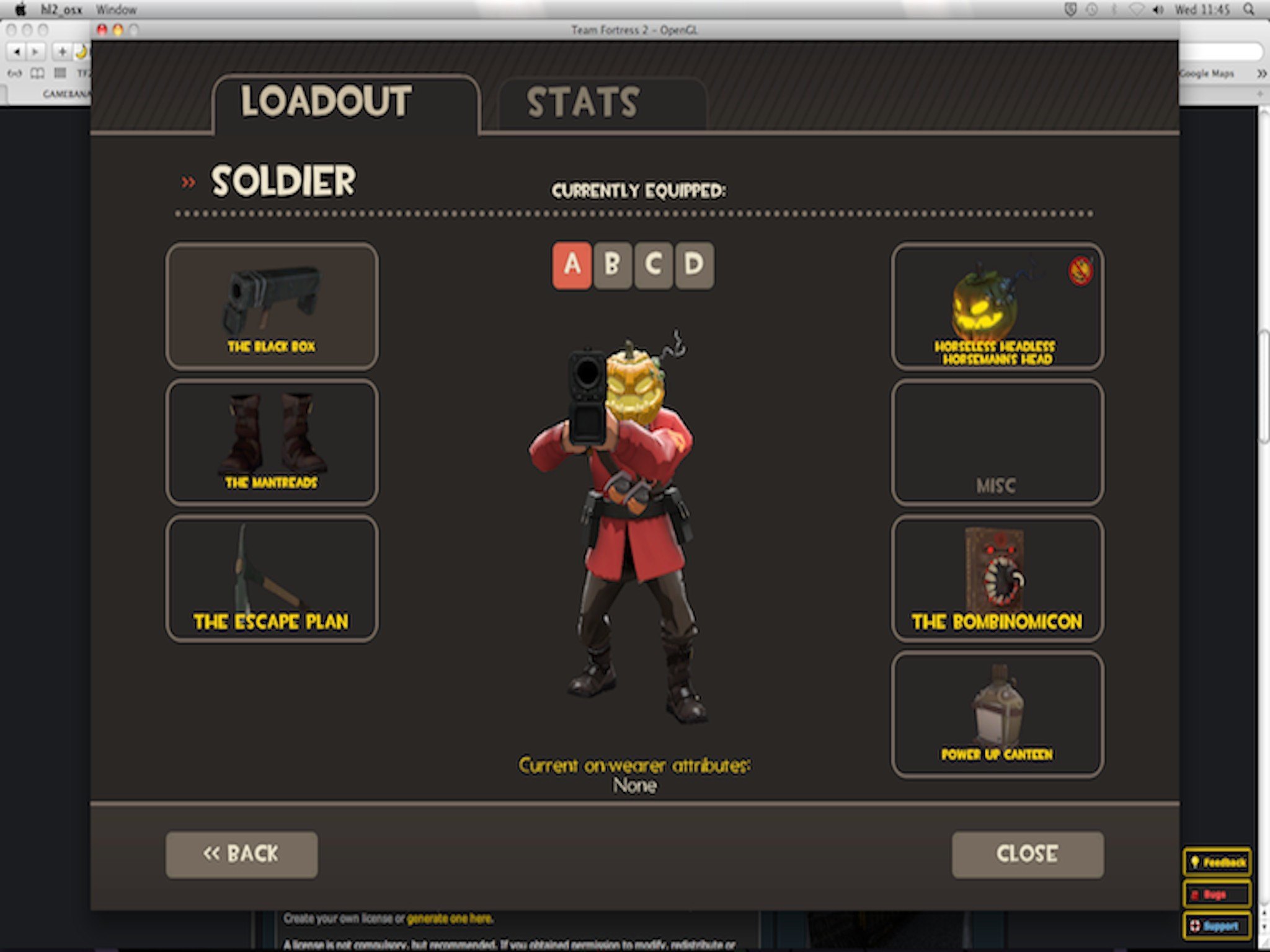Open The Black Box weapon slot
The height and width of the screenshot is (952, 1270).
click(x=272, y=306)
